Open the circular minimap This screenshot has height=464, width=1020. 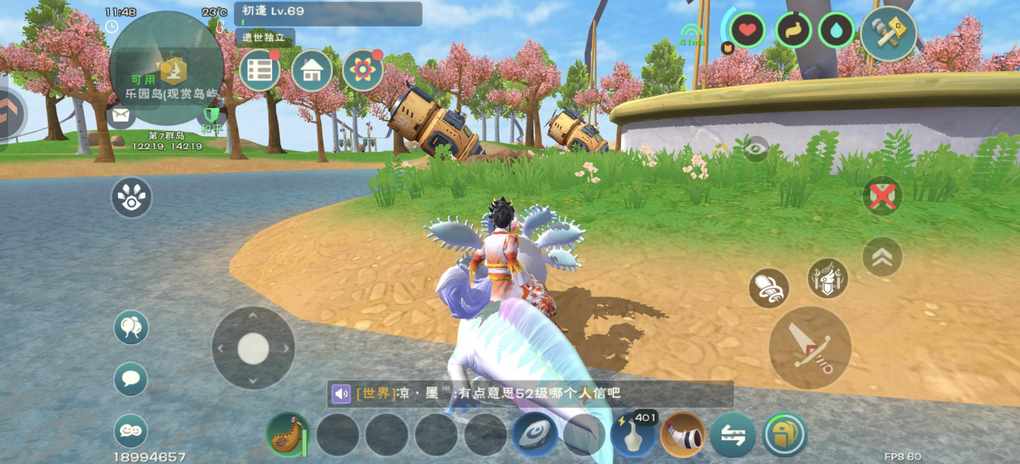(166, 68)
